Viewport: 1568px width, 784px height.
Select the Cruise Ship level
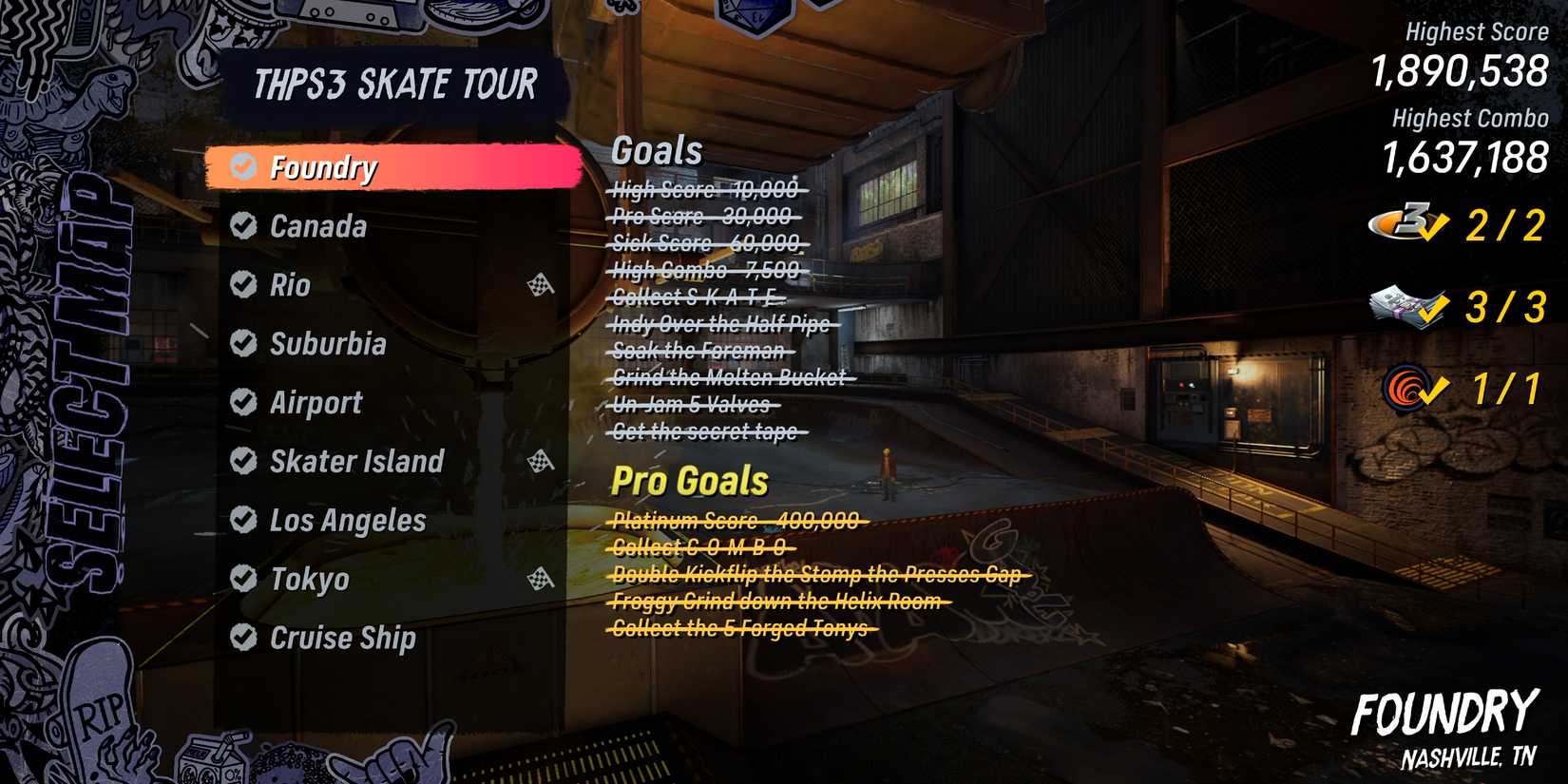pyautogui.click(x=344, y=637)
